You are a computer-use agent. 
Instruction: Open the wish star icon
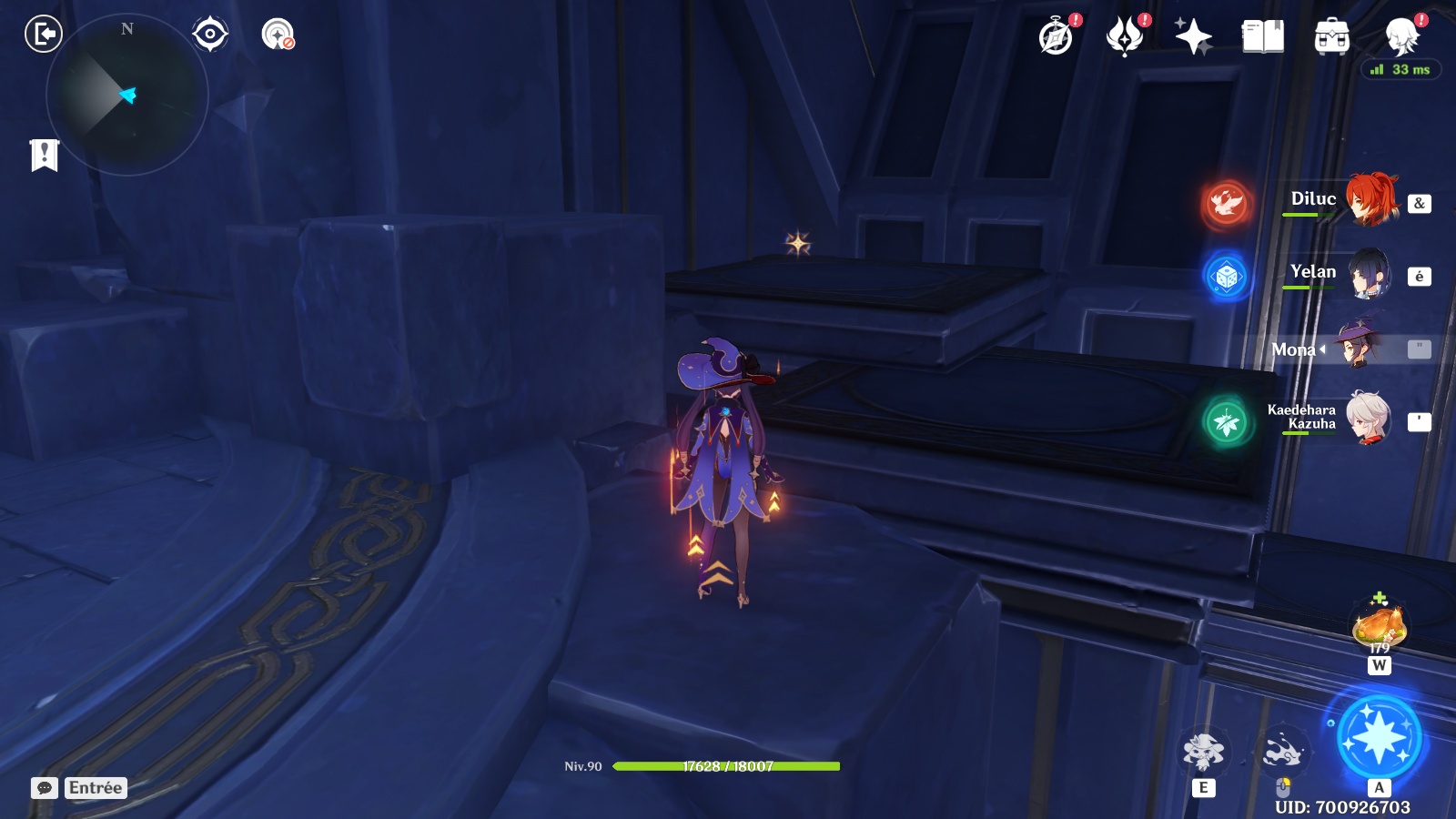click(x=1193, y=37)
